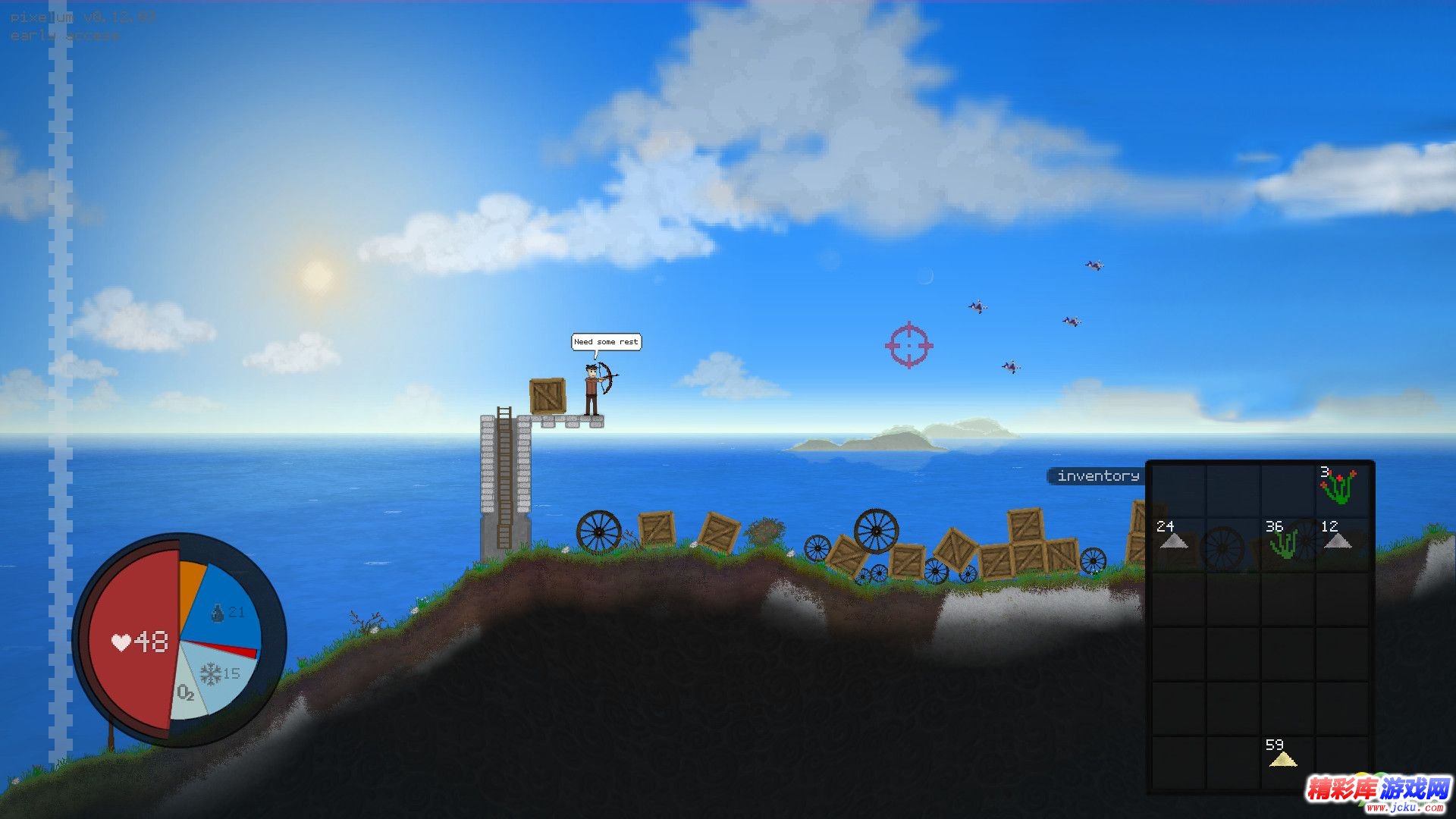1456x819 pixels.
Task: Pick the gray powder pile stack of 24
Action: pyautogui.click(x=1174, y=540)
